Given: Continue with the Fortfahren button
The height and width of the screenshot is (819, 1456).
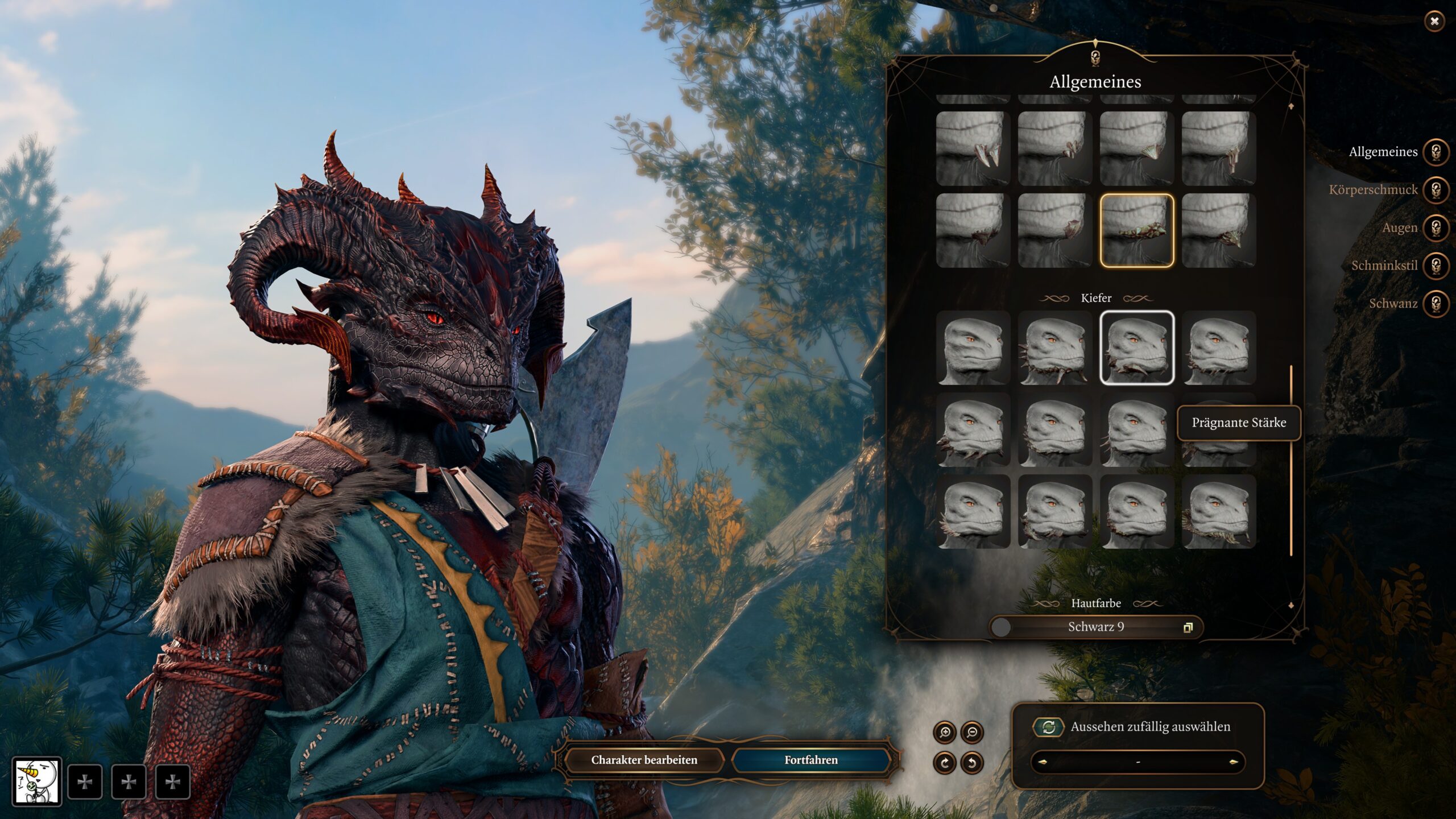Looking at the screenshot, I should click(811, 760).
